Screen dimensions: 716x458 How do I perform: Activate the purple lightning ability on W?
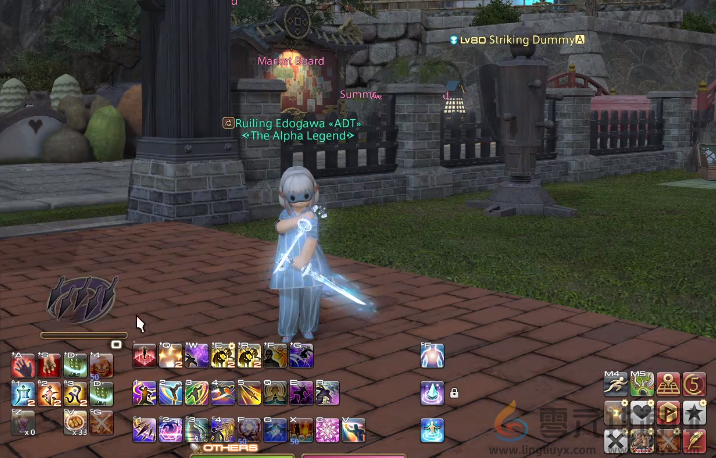(x=197, y=356)
